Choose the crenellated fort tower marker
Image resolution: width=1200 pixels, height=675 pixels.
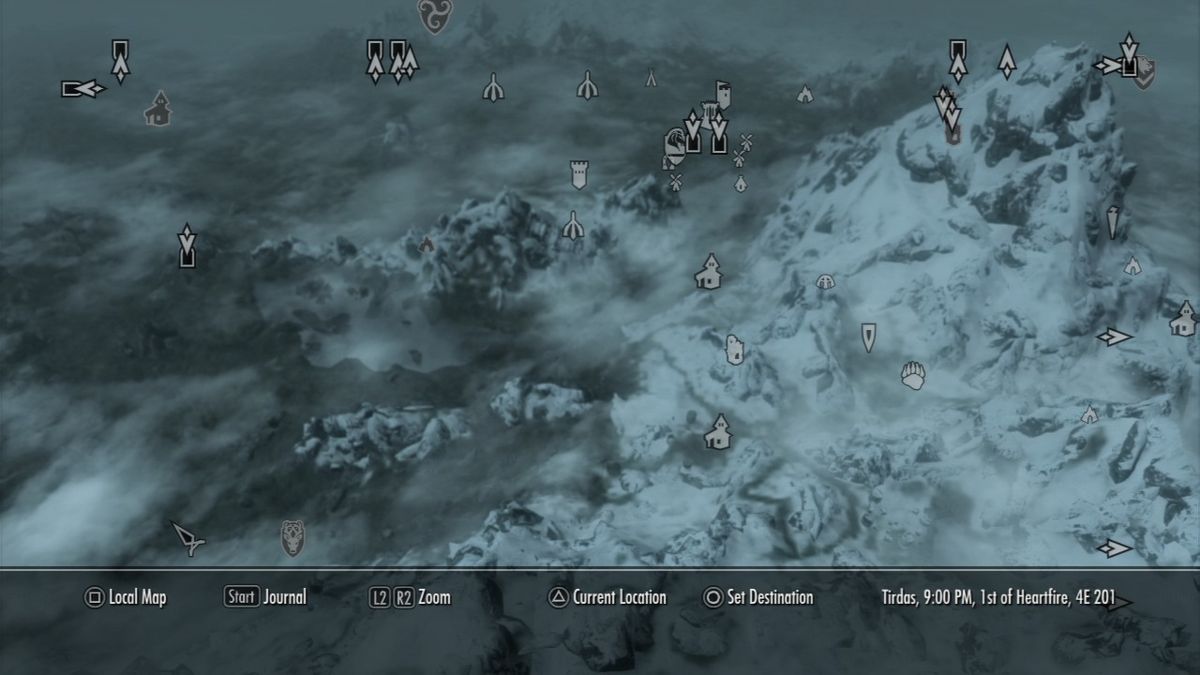coord(578,174)
